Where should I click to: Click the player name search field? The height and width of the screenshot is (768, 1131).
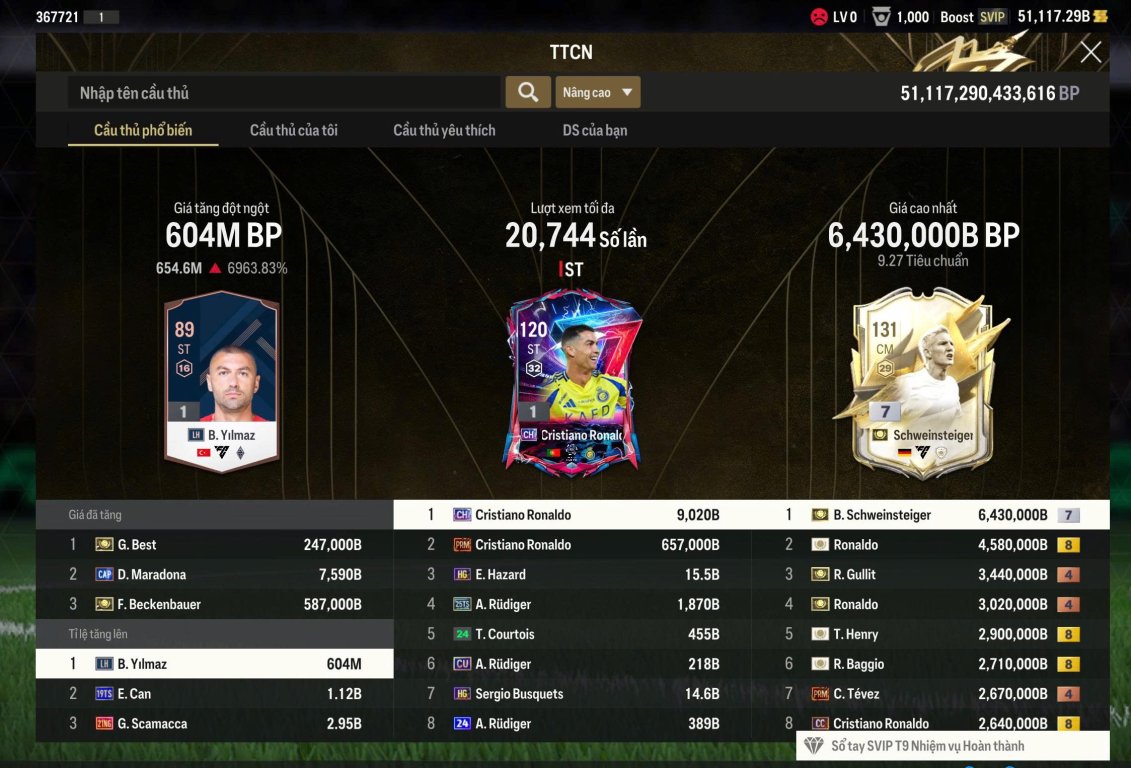[285, 93]
